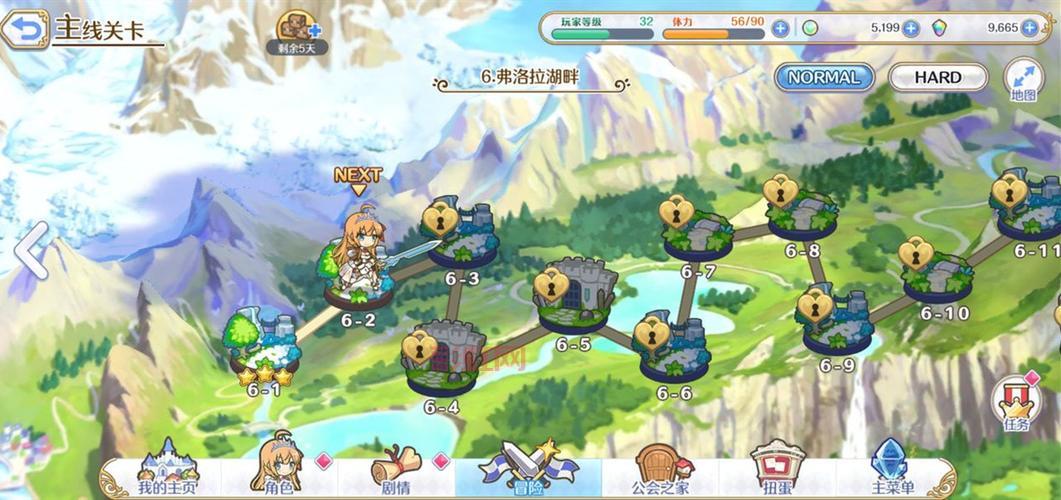Screen dimensions: 1061x500
Task: Switch to NORMAL difficulty
Action: tap(823, 77)
